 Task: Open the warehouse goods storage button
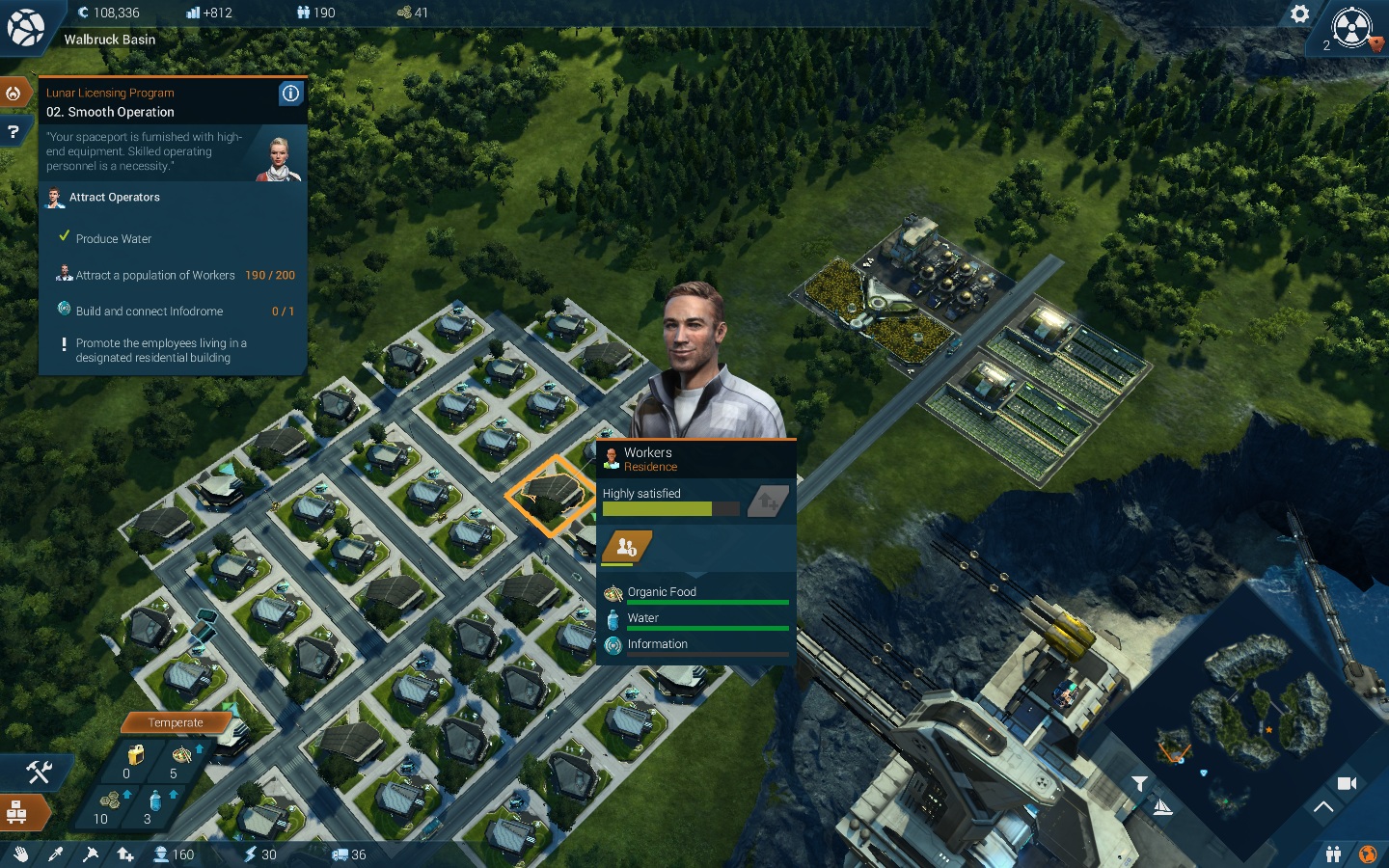coord(17,812)
